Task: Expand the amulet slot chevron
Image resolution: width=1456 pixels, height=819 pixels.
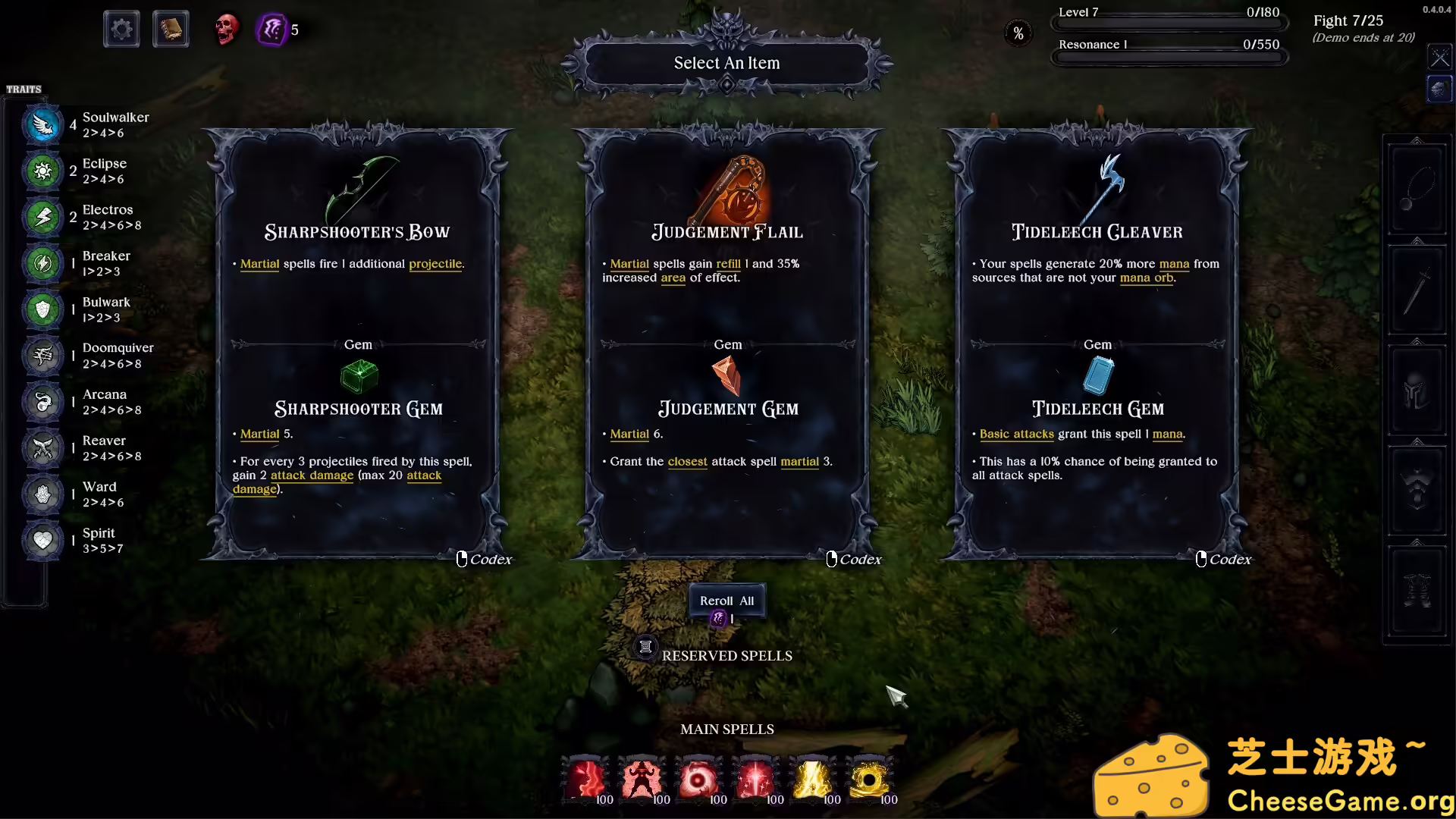Action: point(1416,140)
